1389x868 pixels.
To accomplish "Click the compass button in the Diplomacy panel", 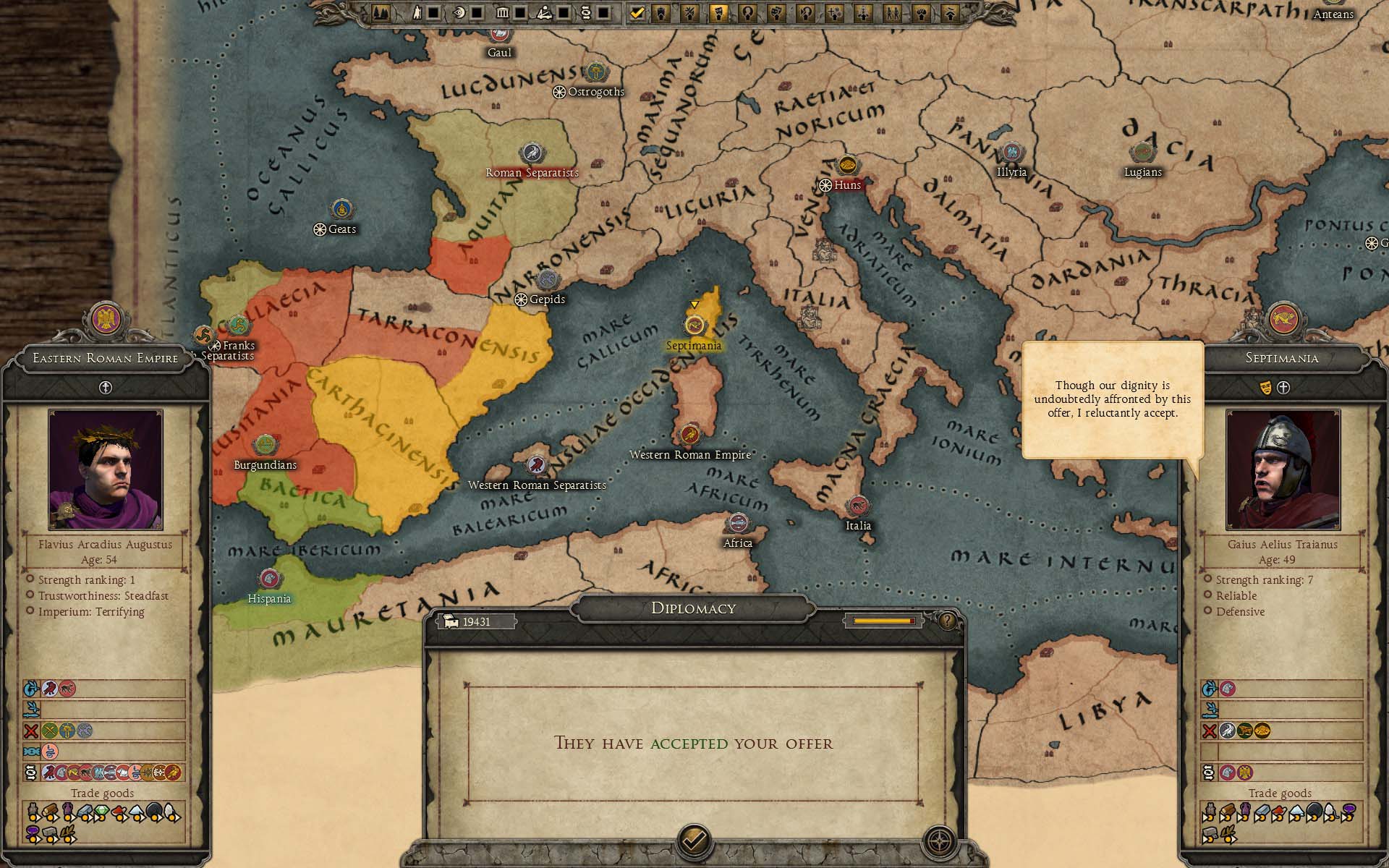I will point(939,841).
